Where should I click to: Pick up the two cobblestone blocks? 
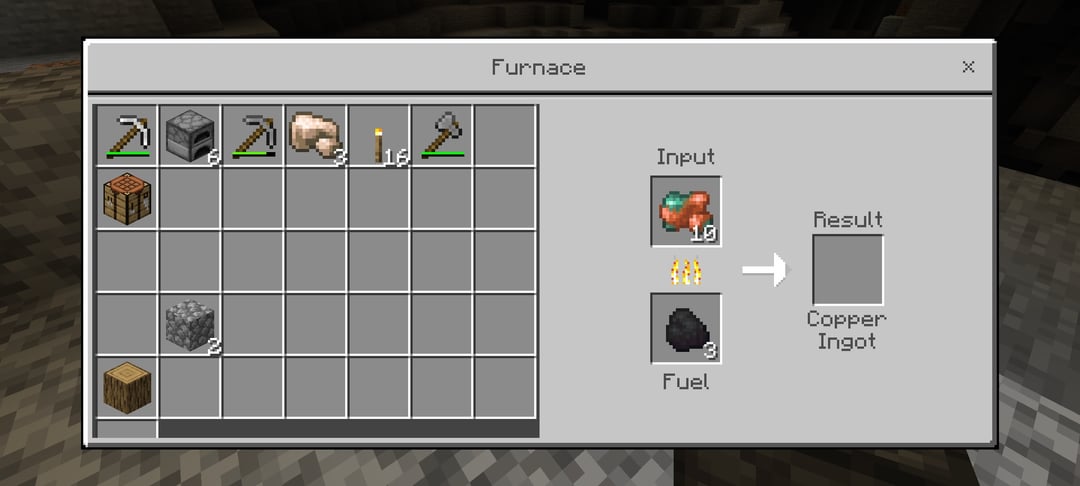(x=190, y=325)
